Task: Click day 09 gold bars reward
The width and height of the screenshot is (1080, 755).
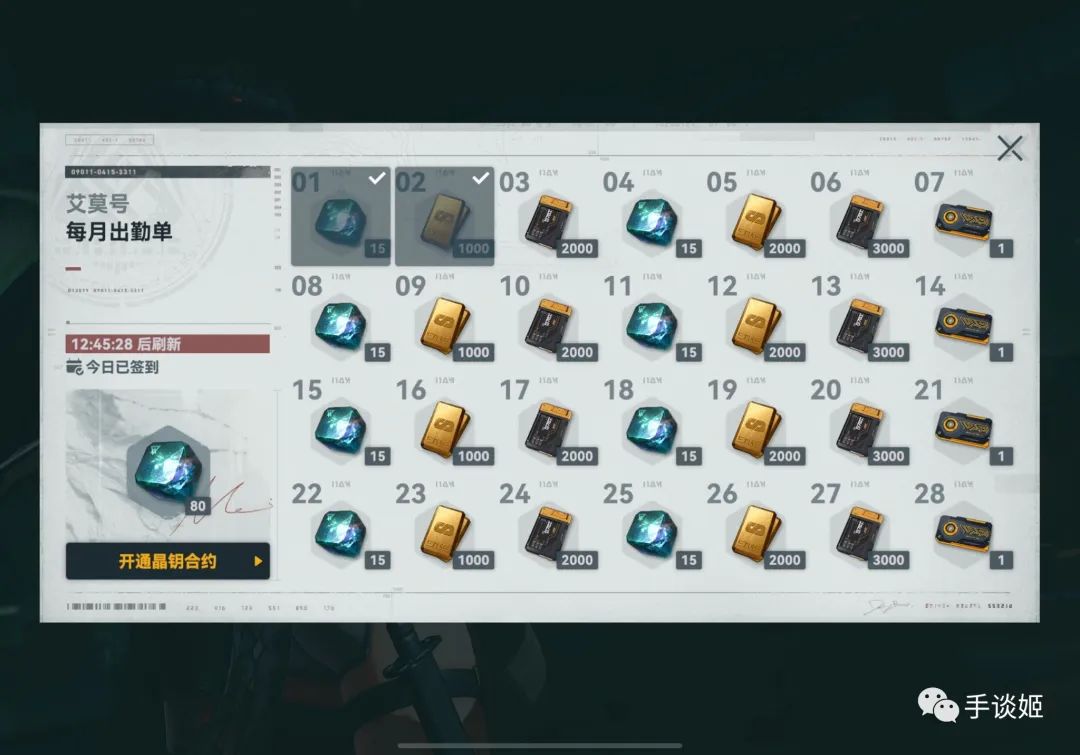Action: (x=444, y=325)
